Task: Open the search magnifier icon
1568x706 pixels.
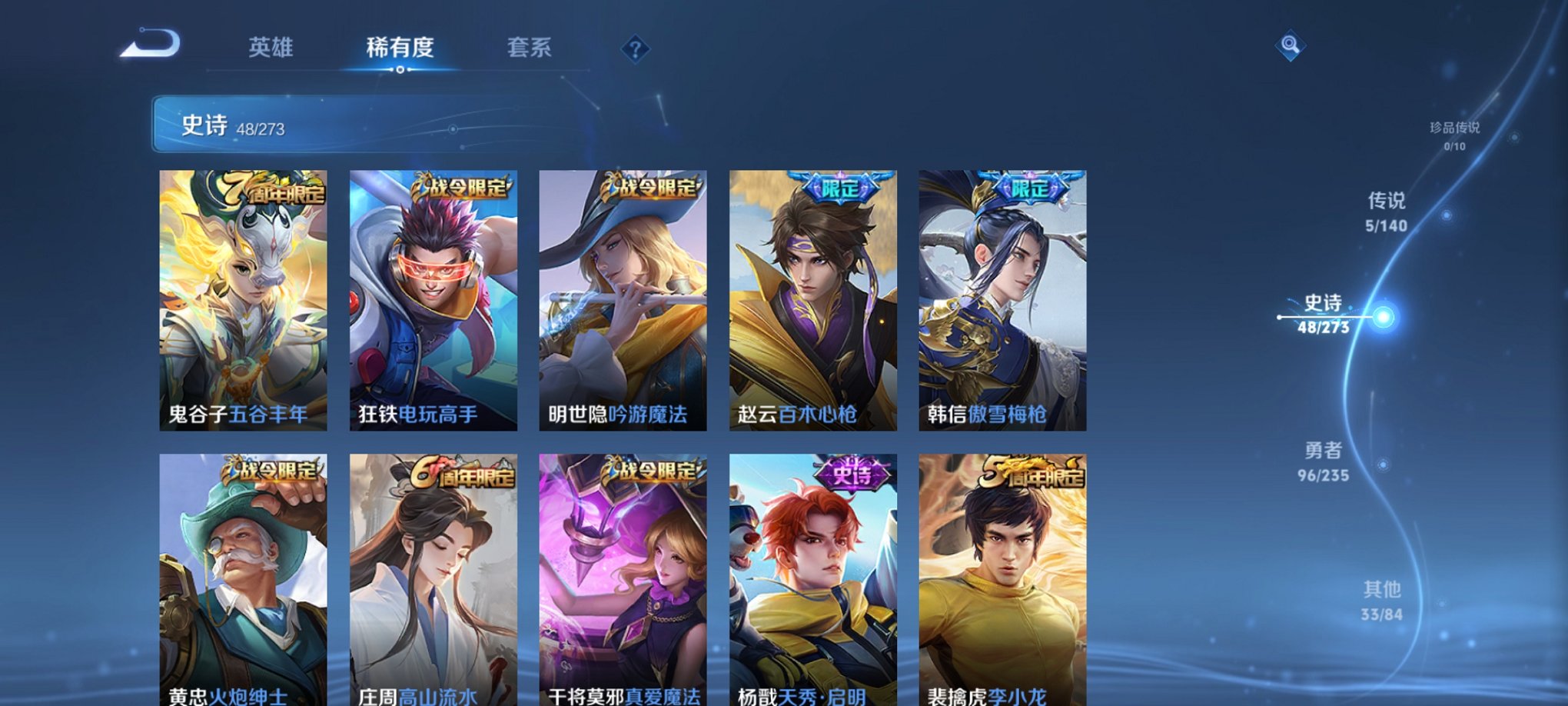Action: coord(1292,46)
